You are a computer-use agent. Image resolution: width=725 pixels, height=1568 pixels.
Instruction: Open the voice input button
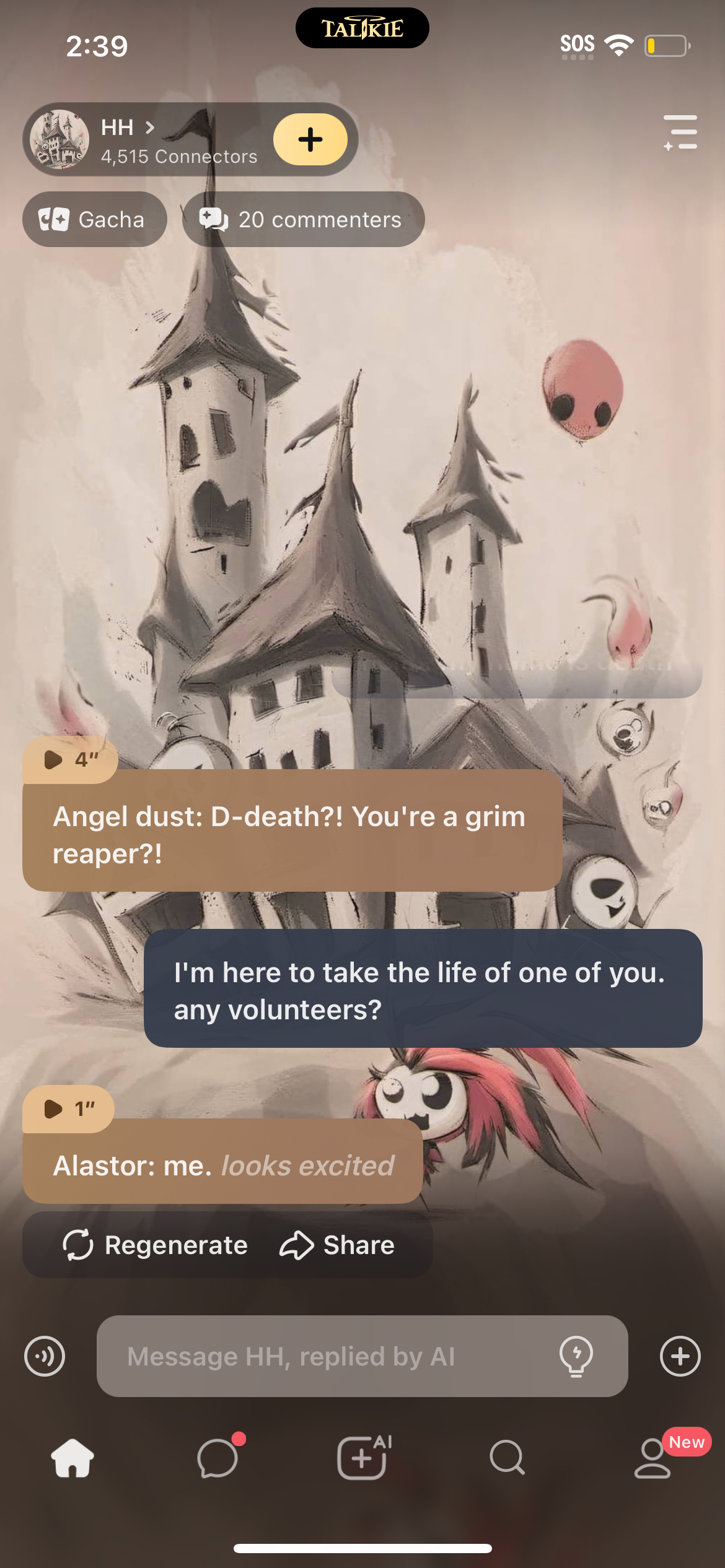(x=45, y=1356)
